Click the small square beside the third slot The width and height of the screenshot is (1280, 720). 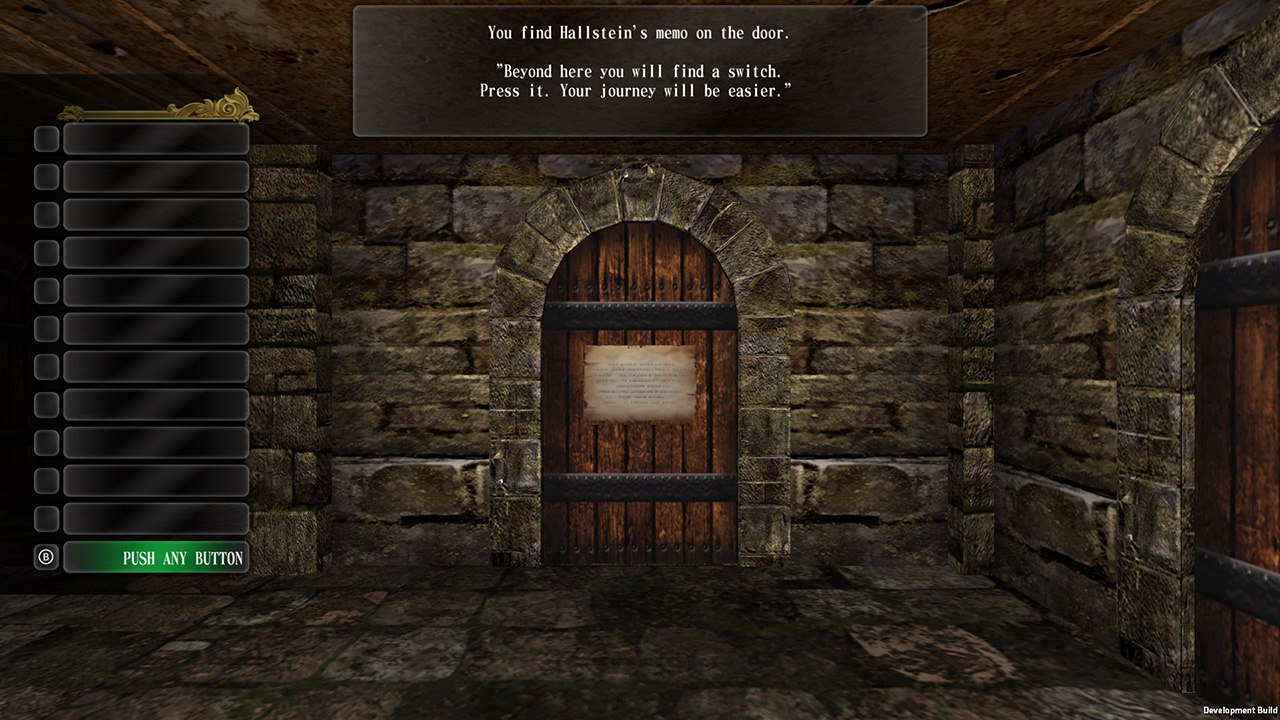pos(45,214)
